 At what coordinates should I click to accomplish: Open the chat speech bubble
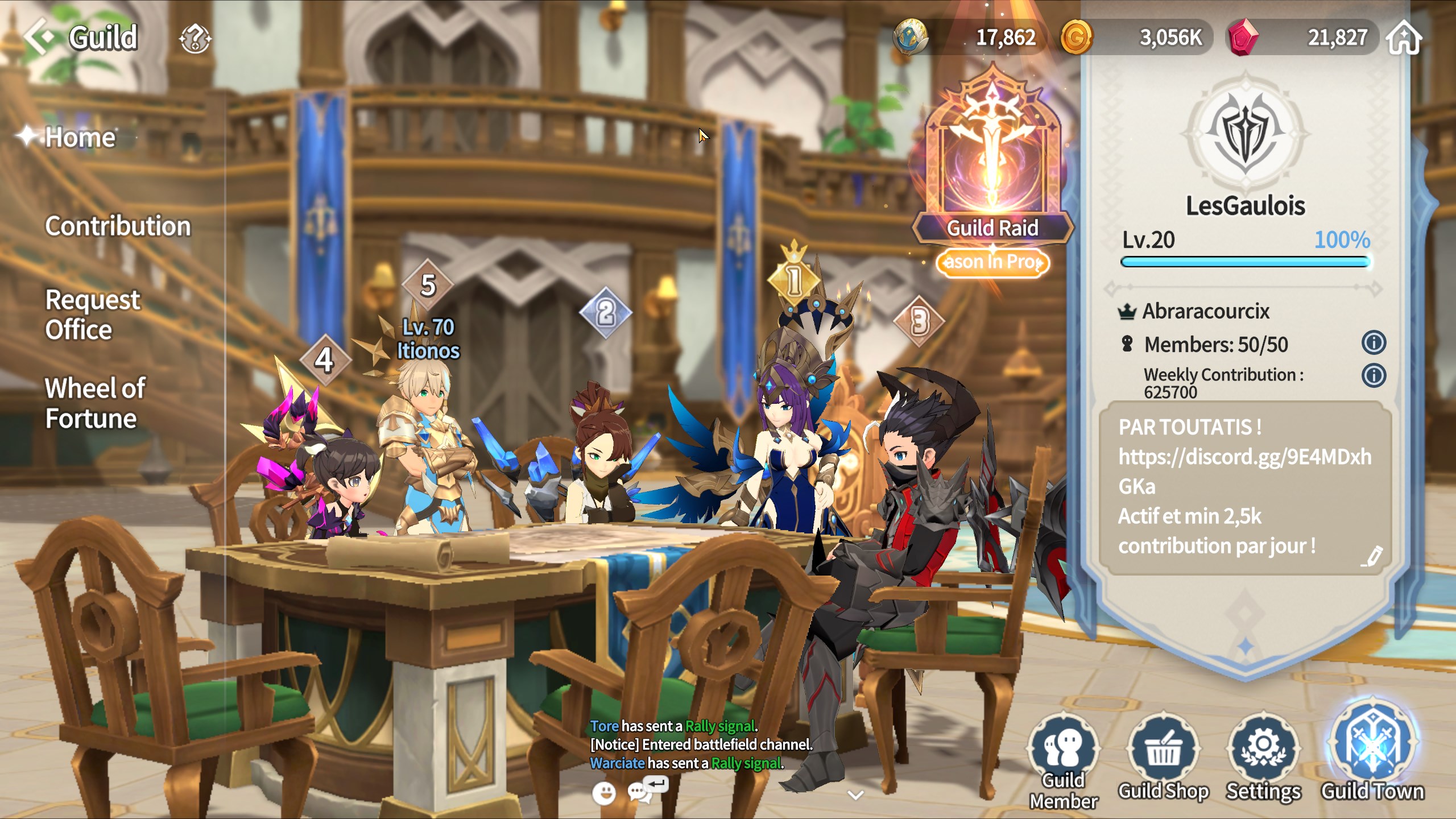(640, 792)
